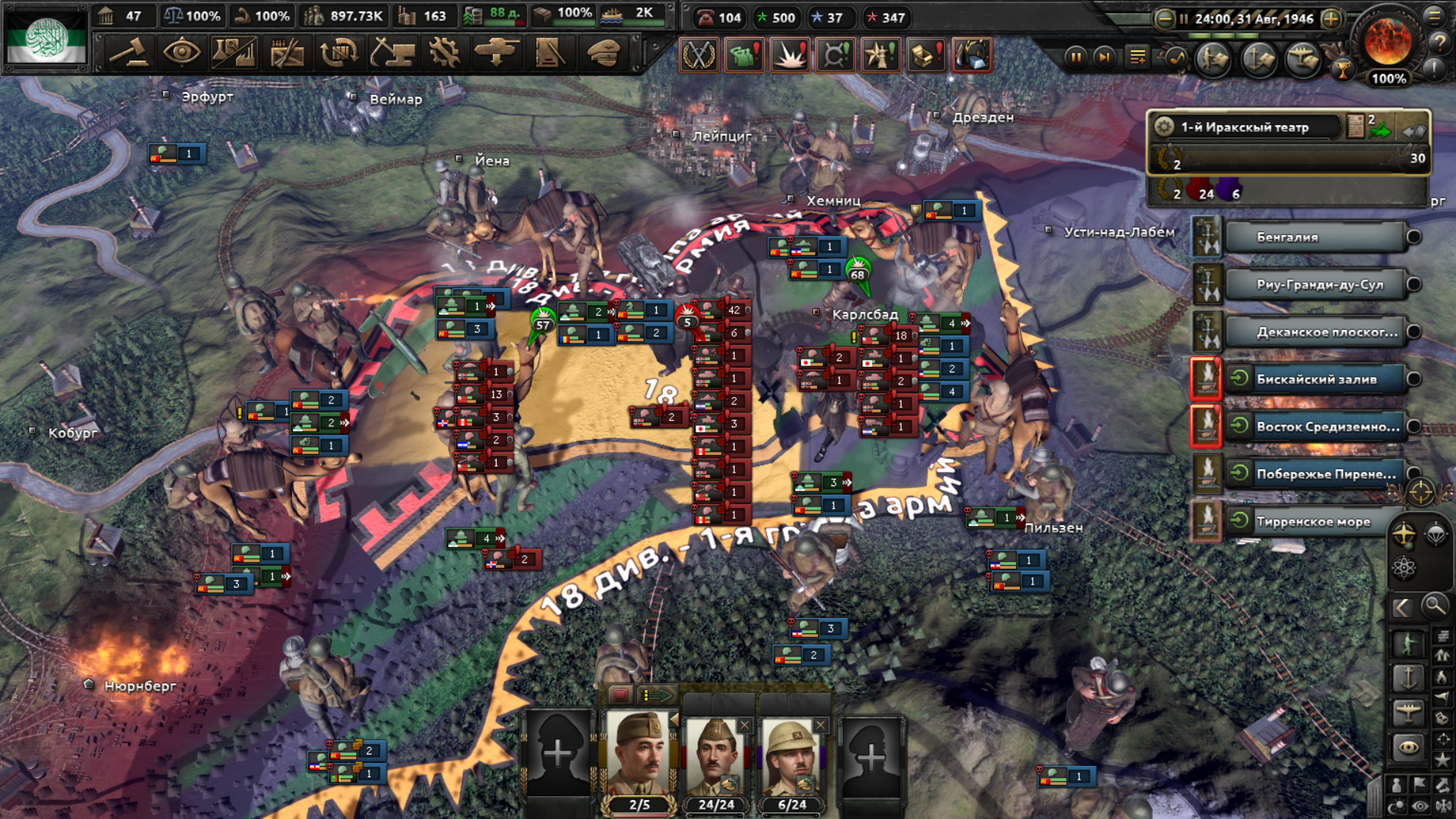This screenshot has height=819, width=1456.
Task: Open the main menu hamburger button
Action: pyautogui.click(x=1434, y=16)
